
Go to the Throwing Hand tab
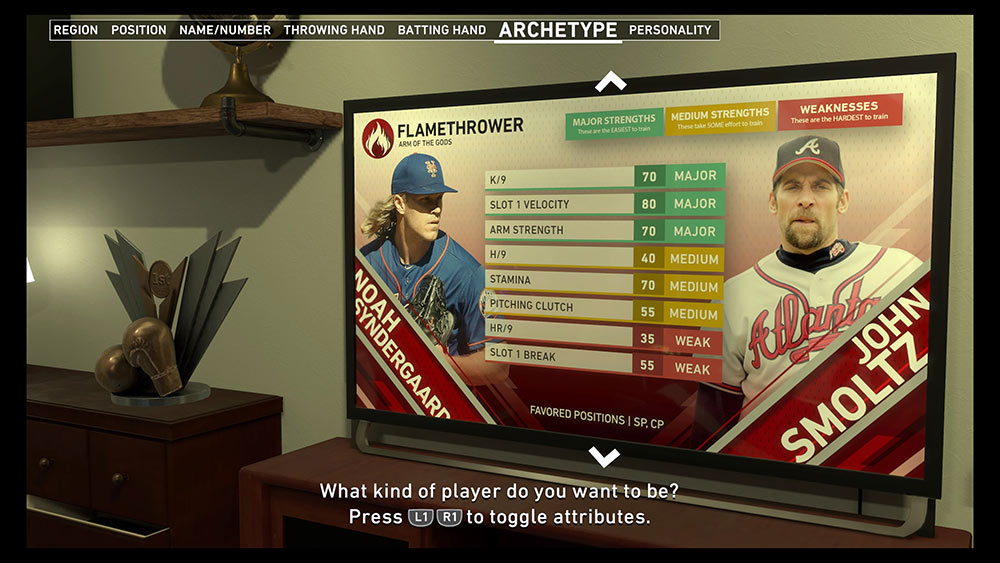[334, 30]
